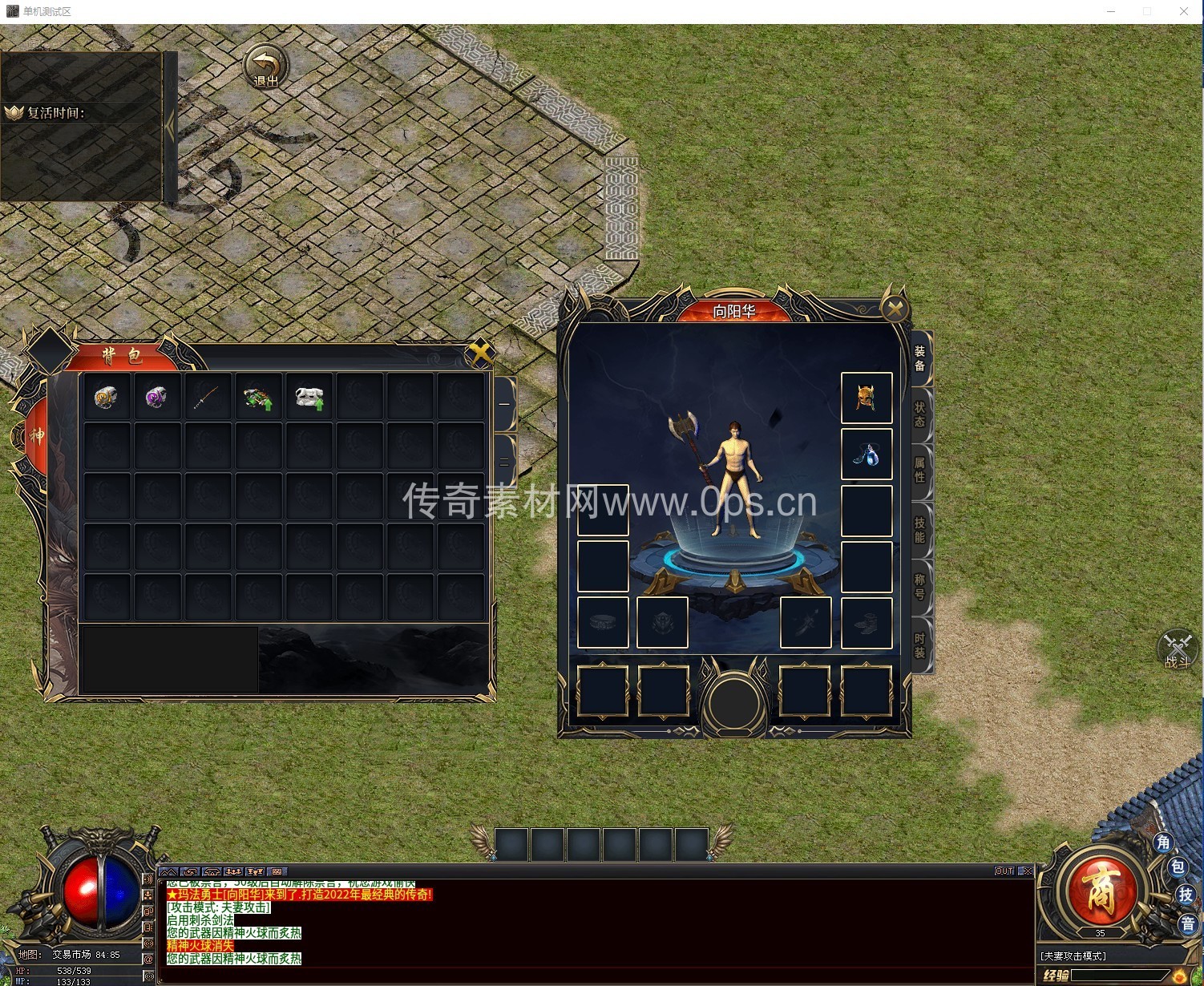Toggle the 战斗 combat button
The width and height of the screenshot is (1204, 986).
point(1177,650)
